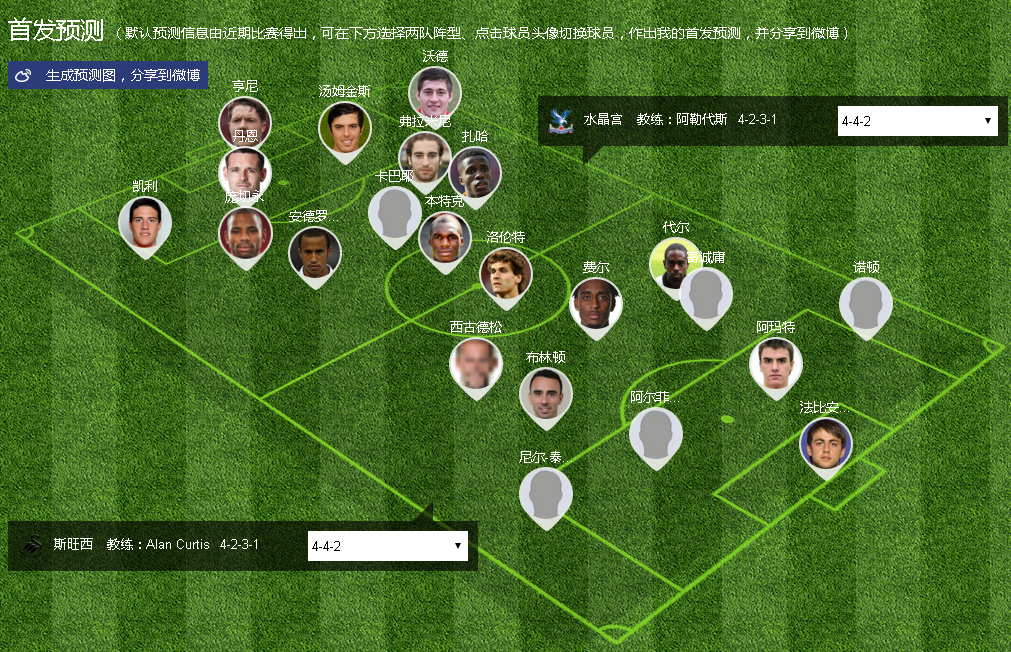Select the 阿玛特 player avatar
Screen dimensions: 1011x652
[x=776, y=364]
